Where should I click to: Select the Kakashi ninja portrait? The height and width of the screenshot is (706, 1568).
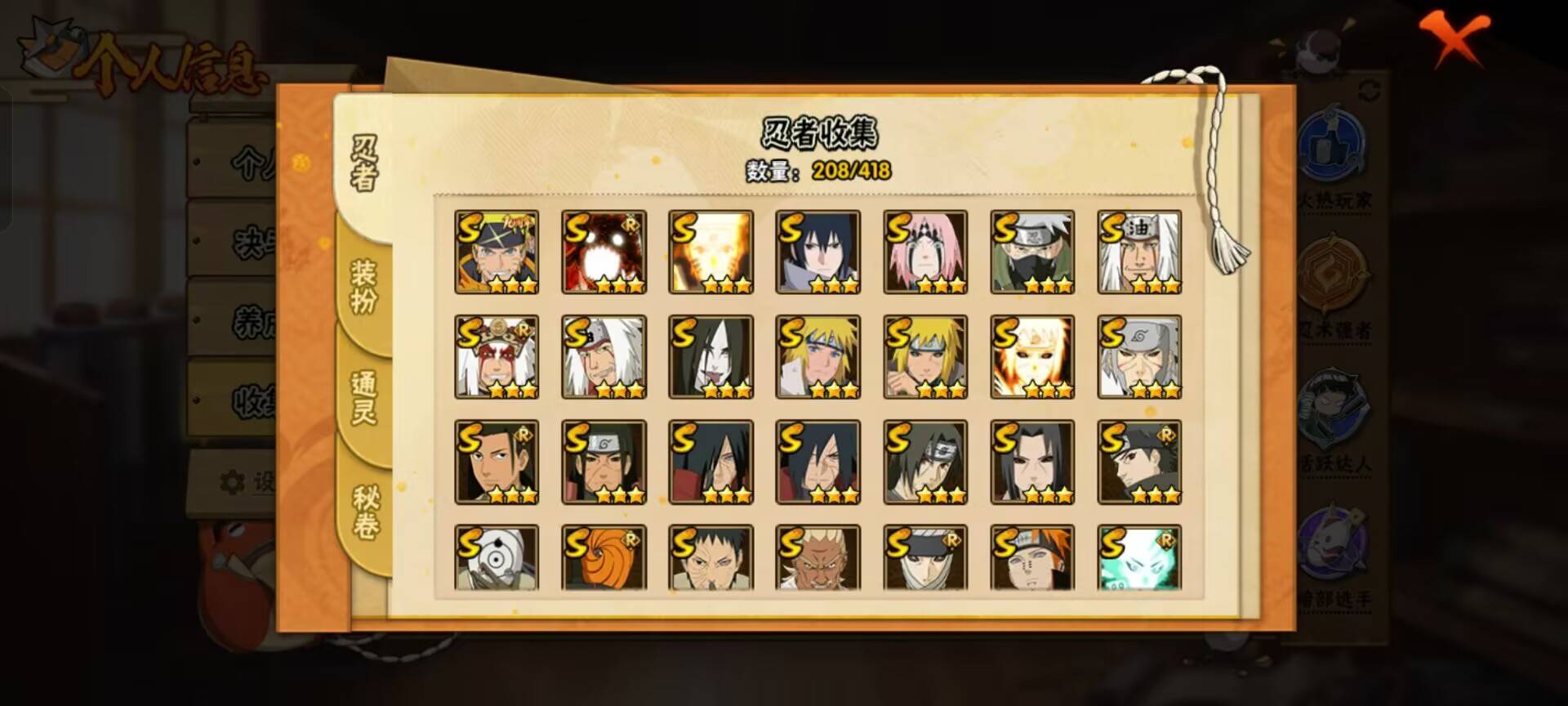(1033, 251)
